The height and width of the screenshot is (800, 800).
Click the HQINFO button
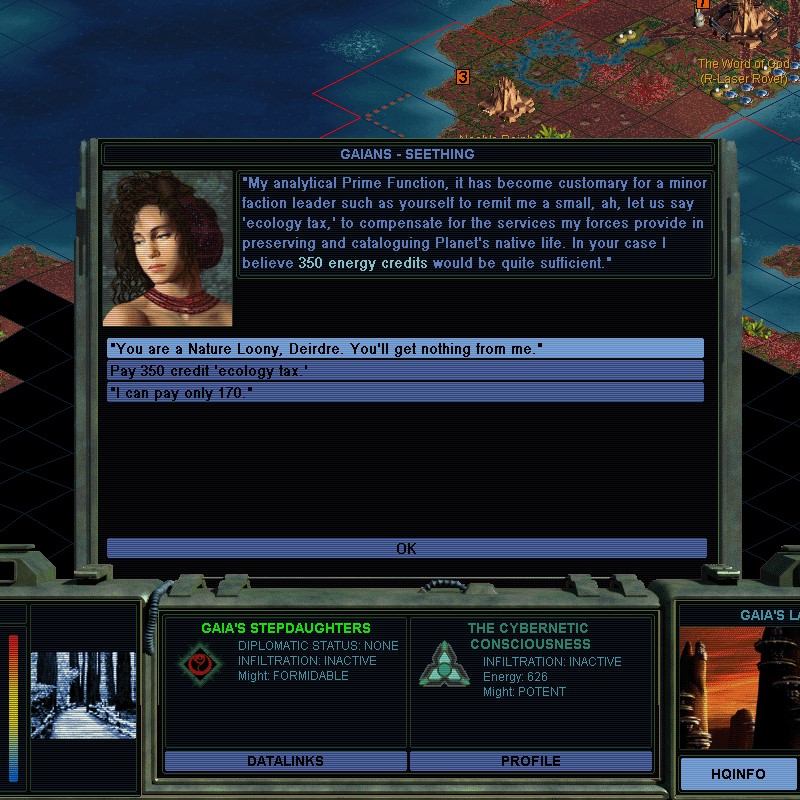(739, 774)
